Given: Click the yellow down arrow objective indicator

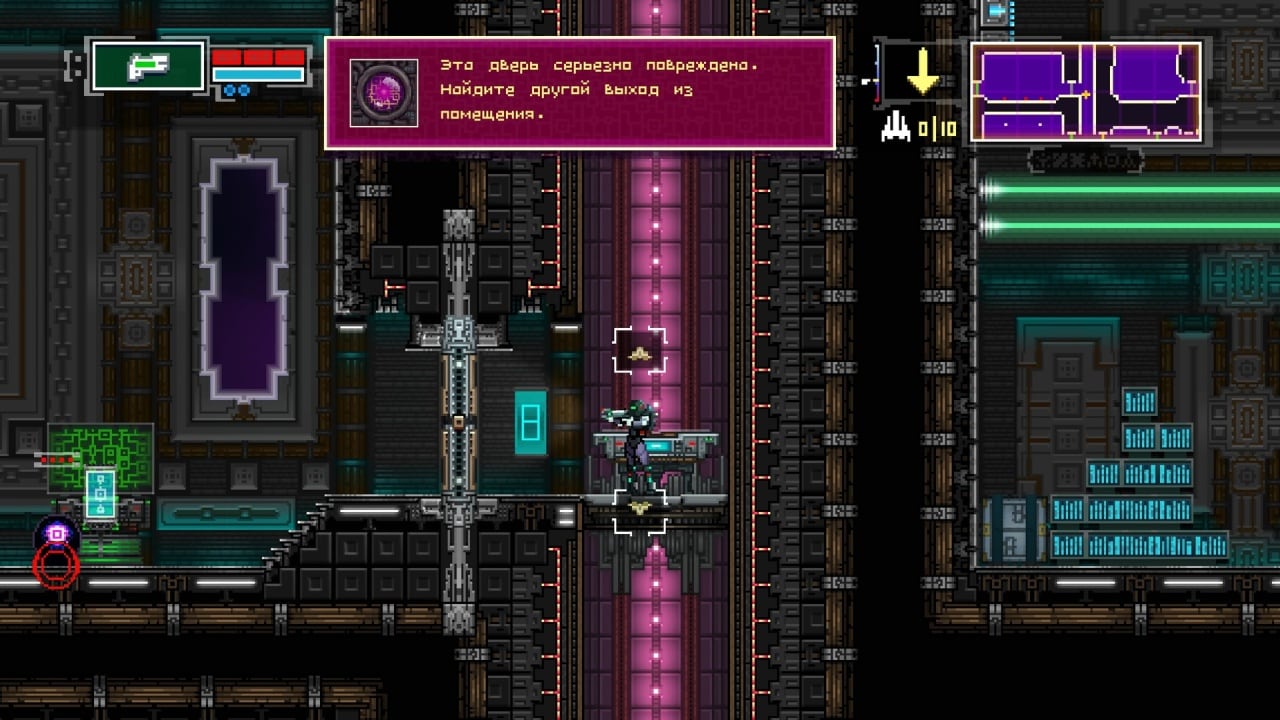Looking at the screenshot, I should coord(921,72).
